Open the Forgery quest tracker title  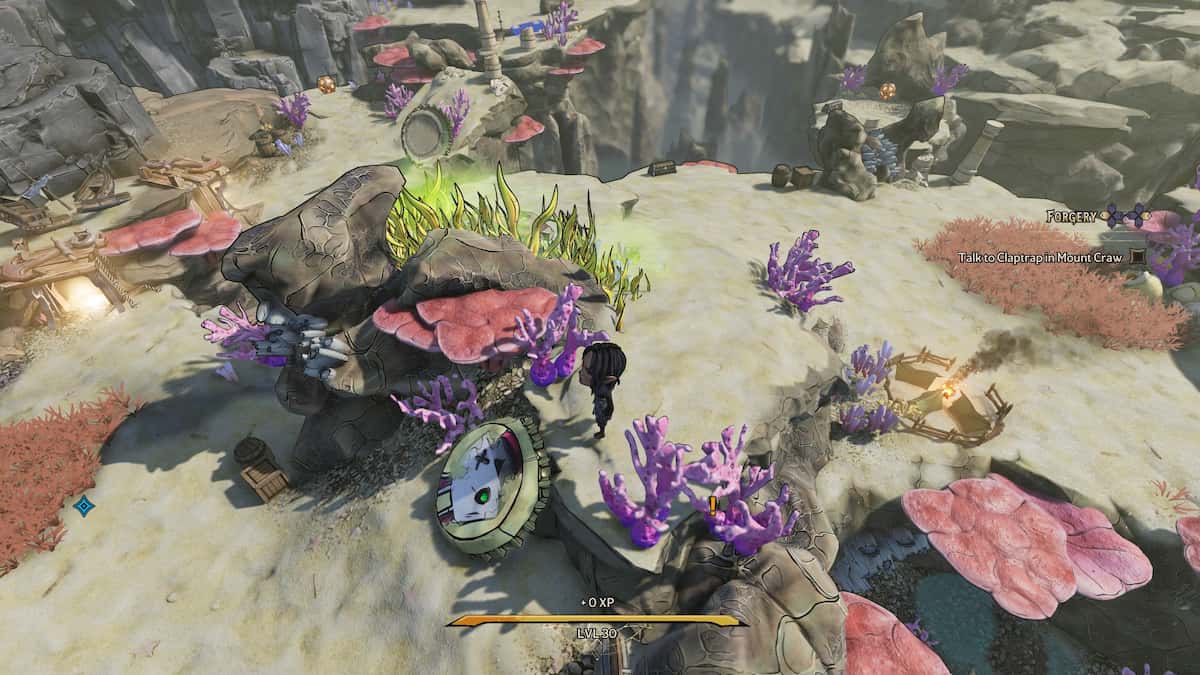click(1072, 216)
